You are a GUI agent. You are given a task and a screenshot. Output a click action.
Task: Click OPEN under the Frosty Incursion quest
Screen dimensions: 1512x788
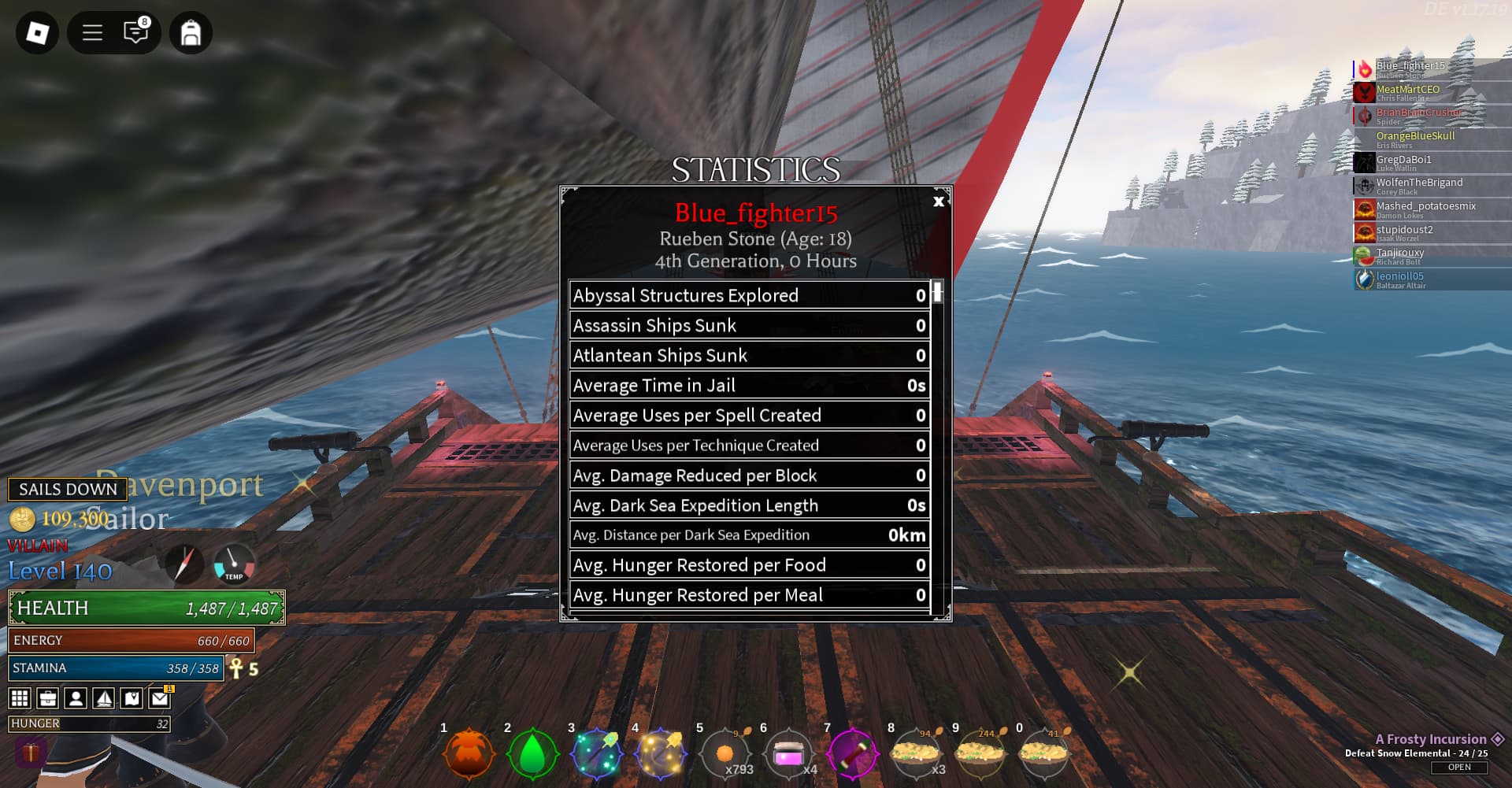[x=1458, y=768]
